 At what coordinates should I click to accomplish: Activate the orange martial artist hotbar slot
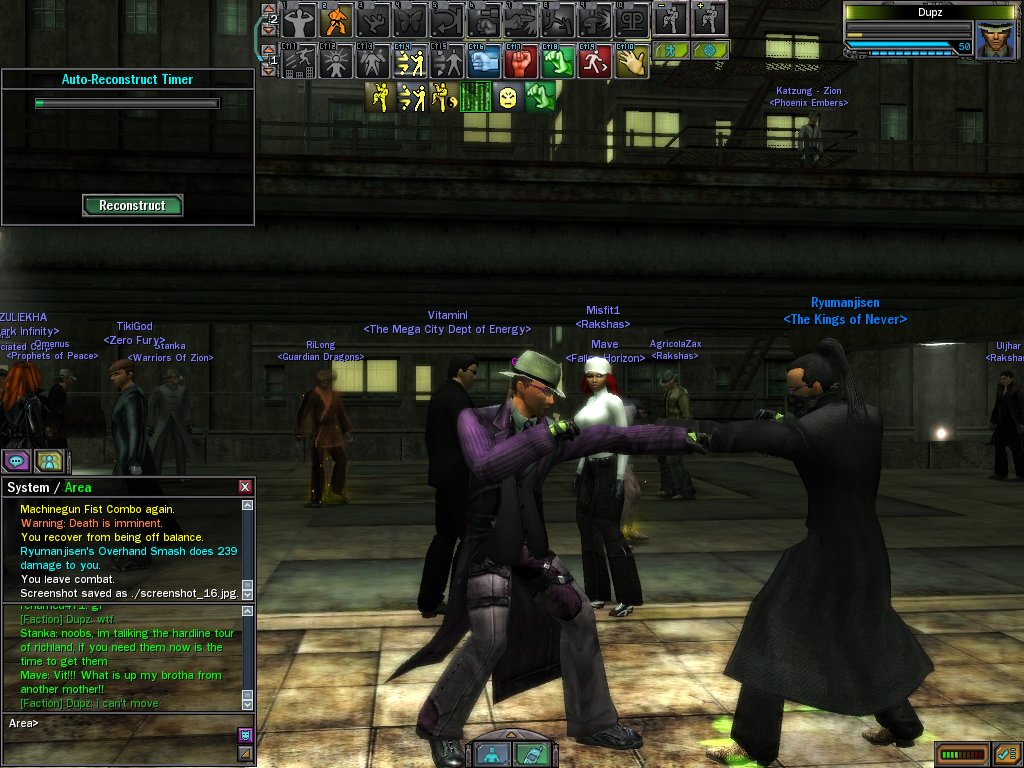[337, 19]
